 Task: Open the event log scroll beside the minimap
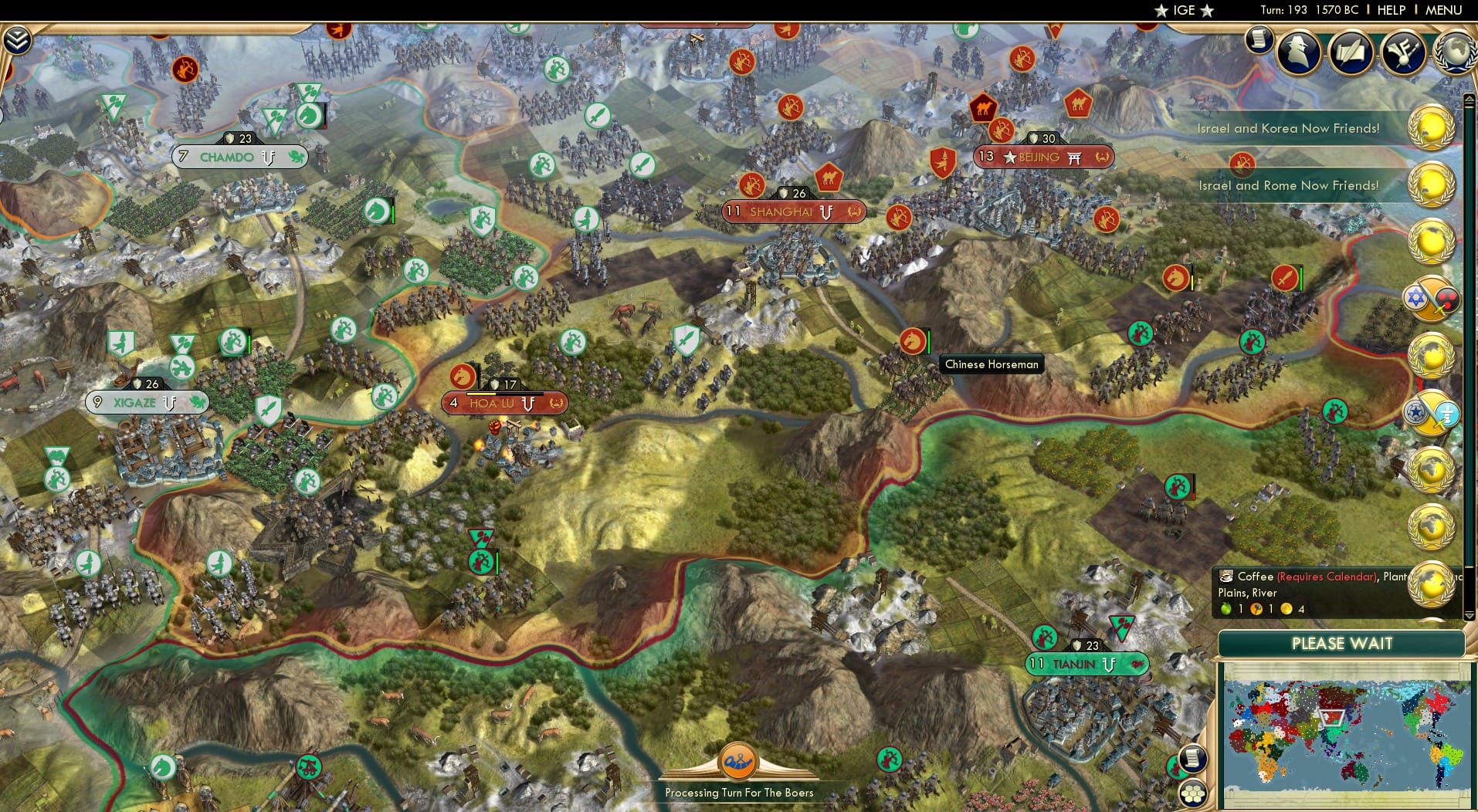click(1192, 758)
